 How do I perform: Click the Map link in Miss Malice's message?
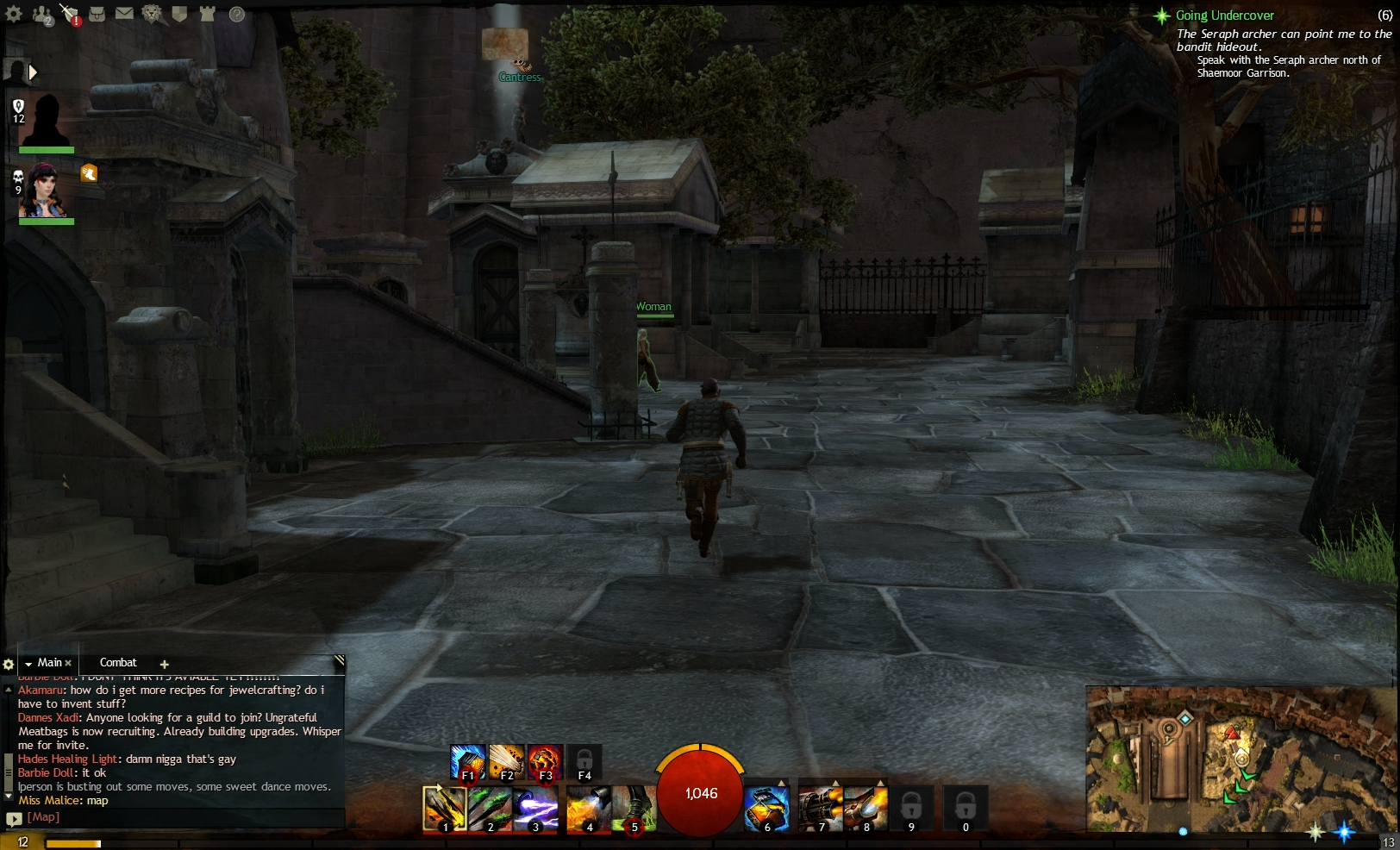pyautogui.click(x=97, y=800)
